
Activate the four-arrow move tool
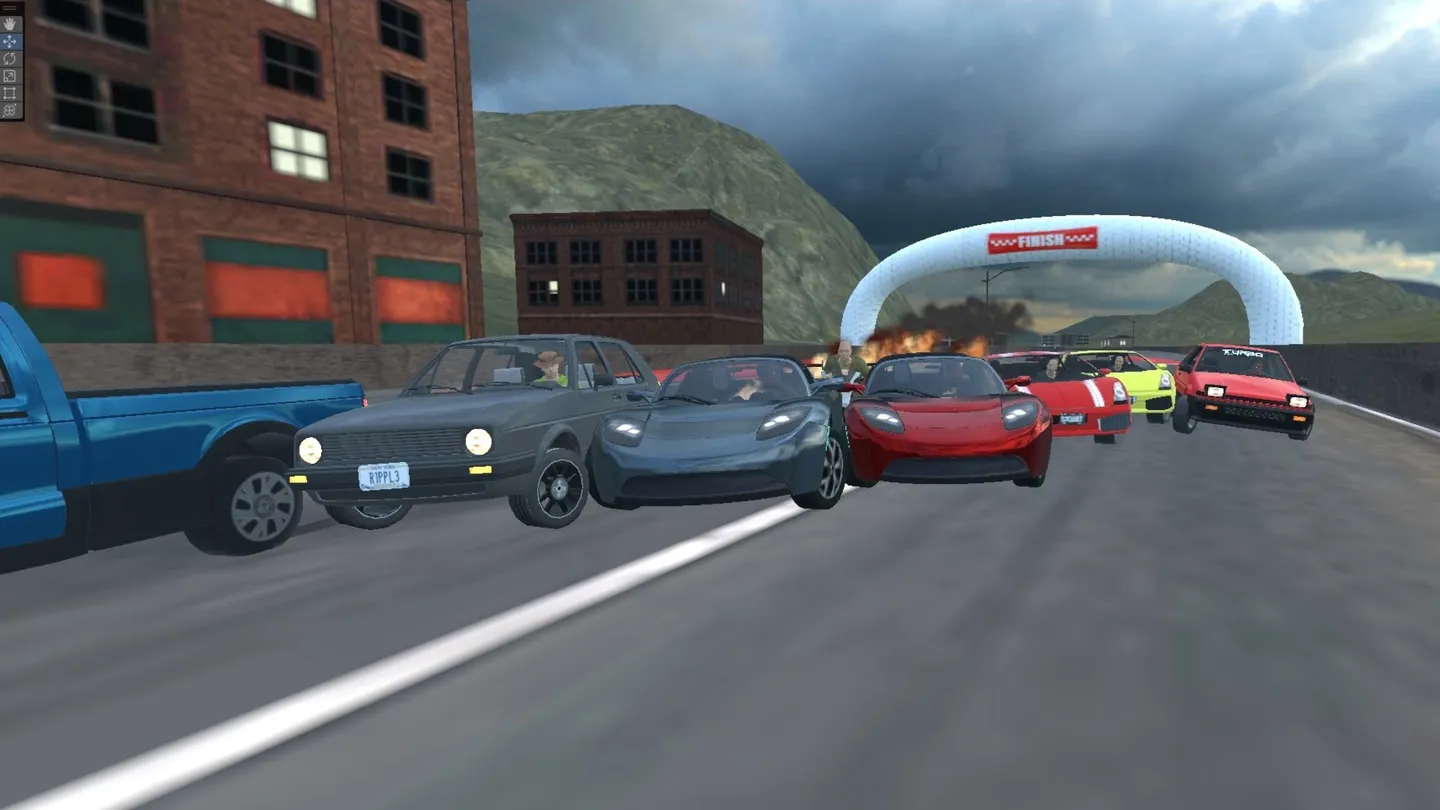[10, 41]
